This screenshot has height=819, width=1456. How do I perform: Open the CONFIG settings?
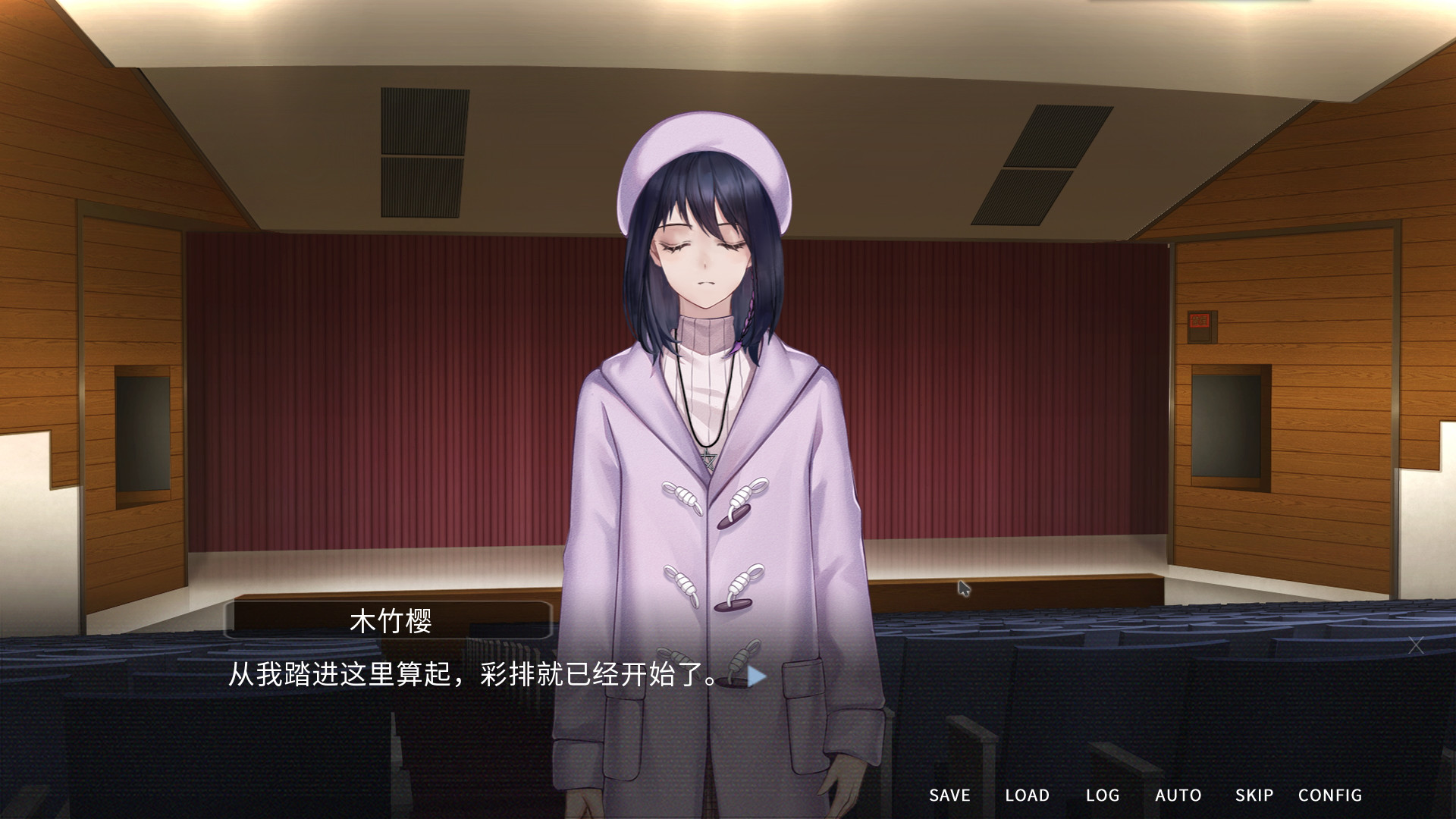tap(1331, 795)
